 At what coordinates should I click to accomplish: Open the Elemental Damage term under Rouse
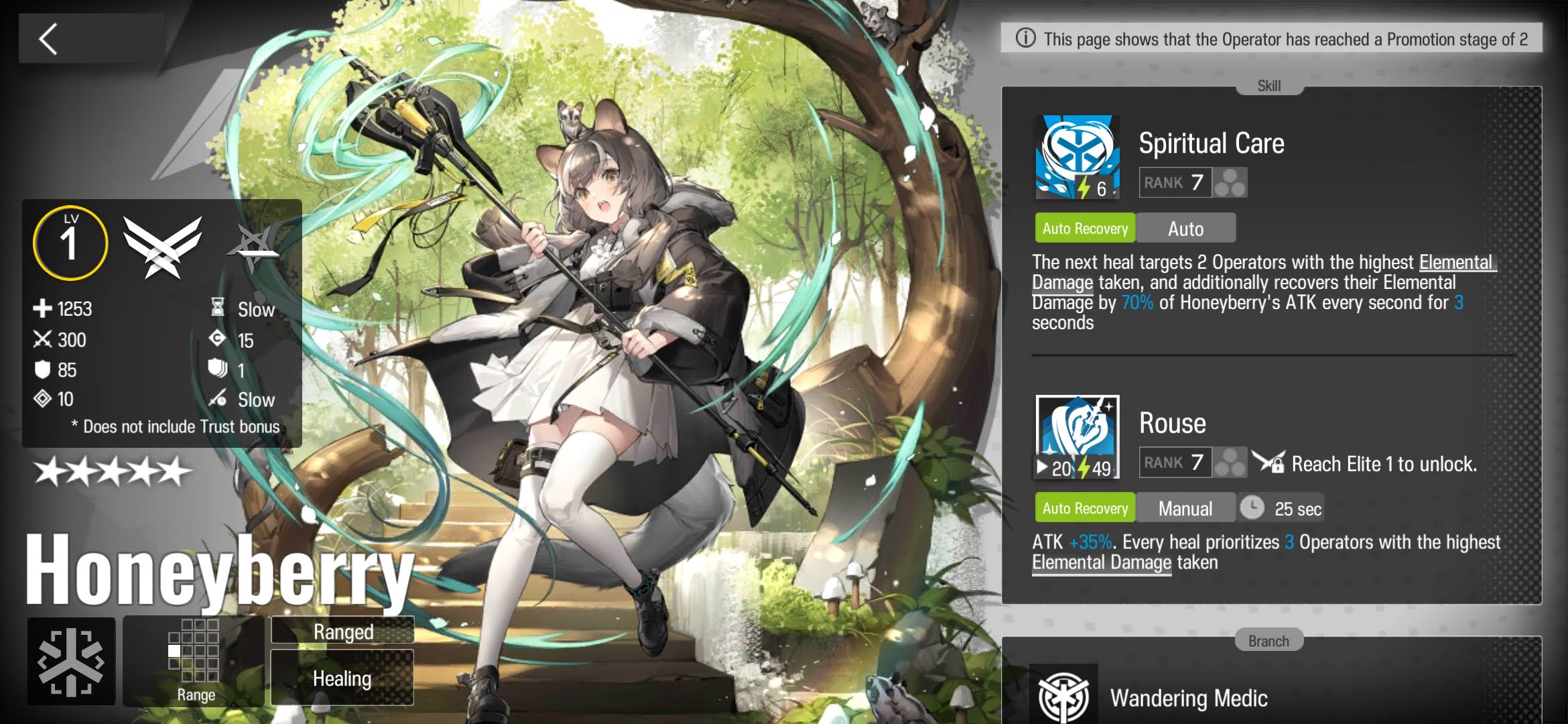tap(1101, 563)
